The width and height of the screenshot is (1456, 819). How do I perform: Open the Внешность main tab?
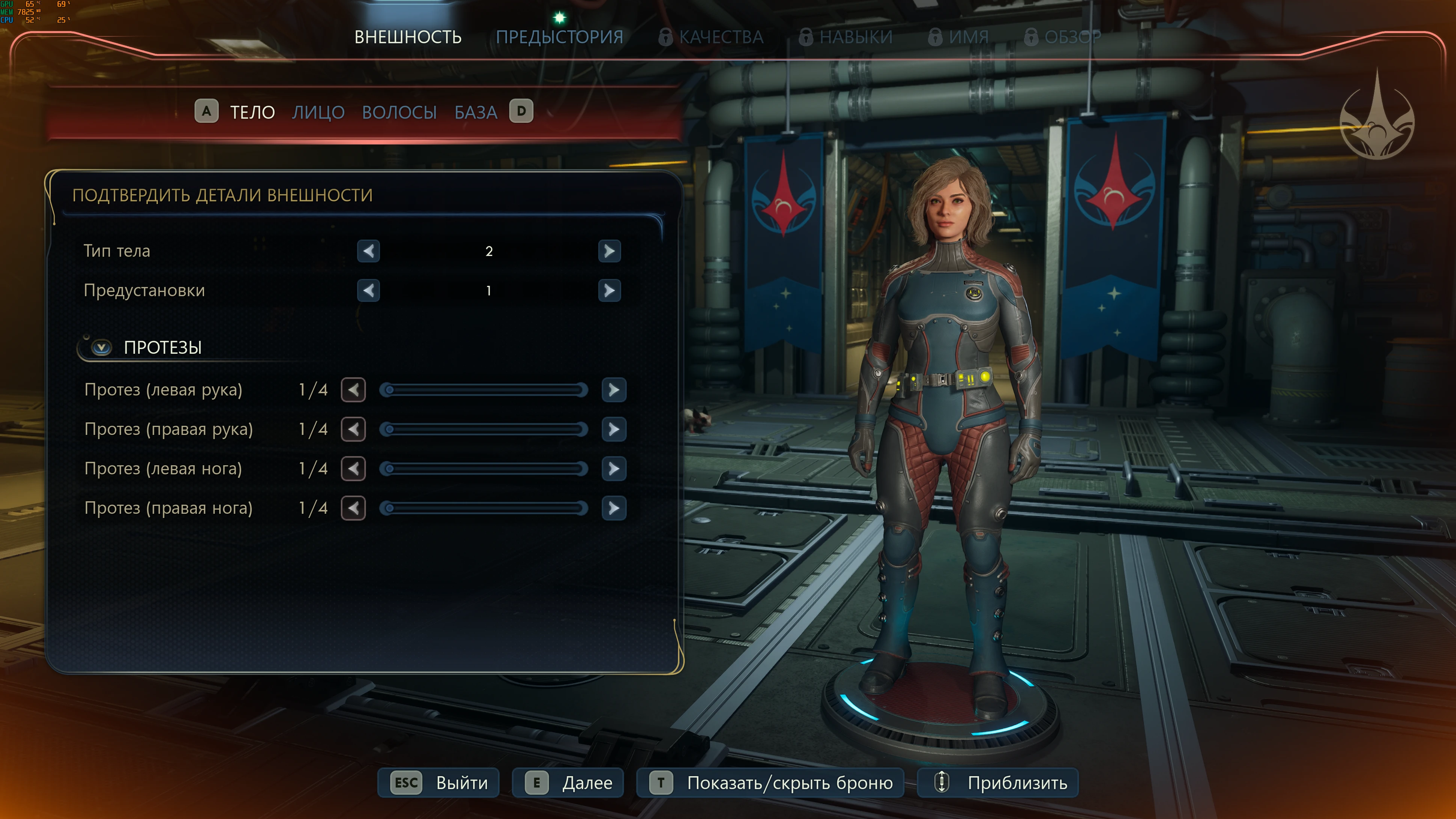(407, 37)
